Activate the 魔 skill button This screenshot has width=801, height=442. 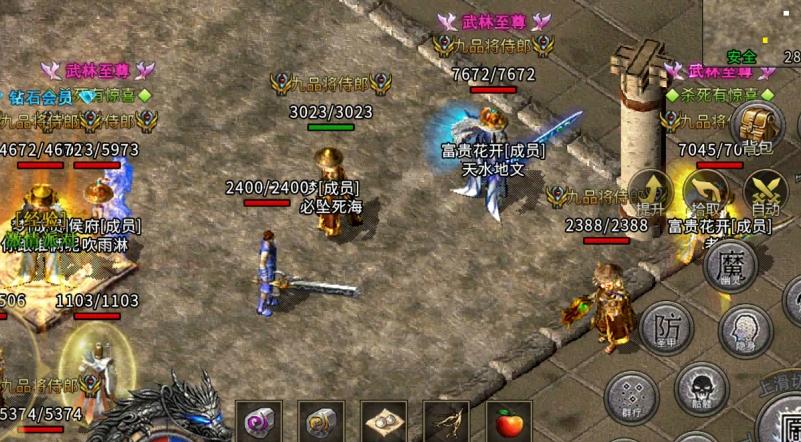[730, 267]
